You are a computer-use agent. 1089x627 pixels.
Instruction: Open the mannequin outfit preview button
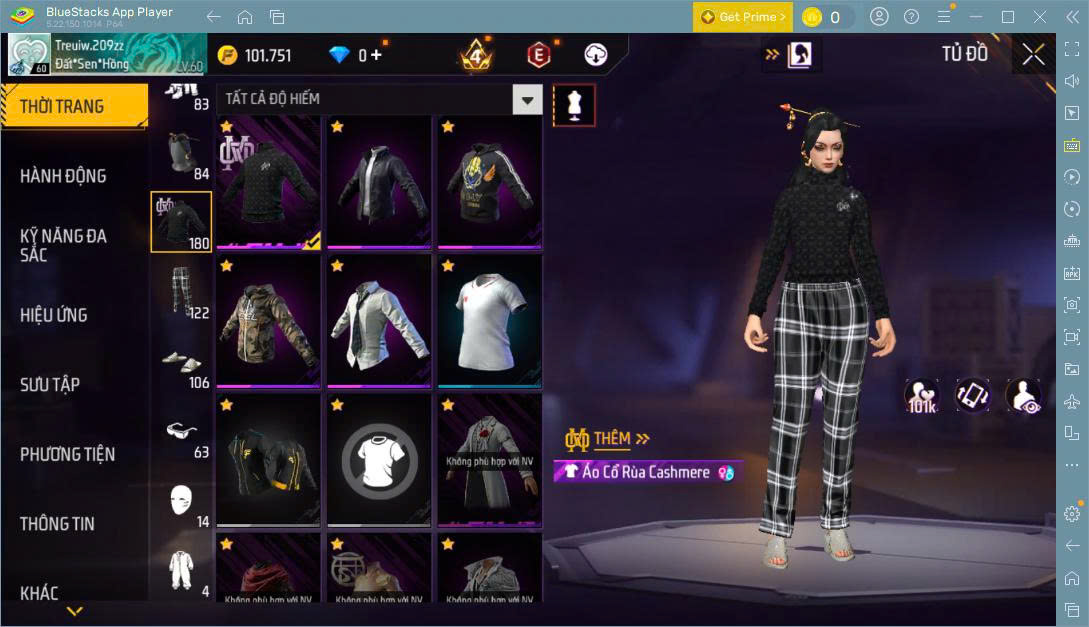coord(574,105)
